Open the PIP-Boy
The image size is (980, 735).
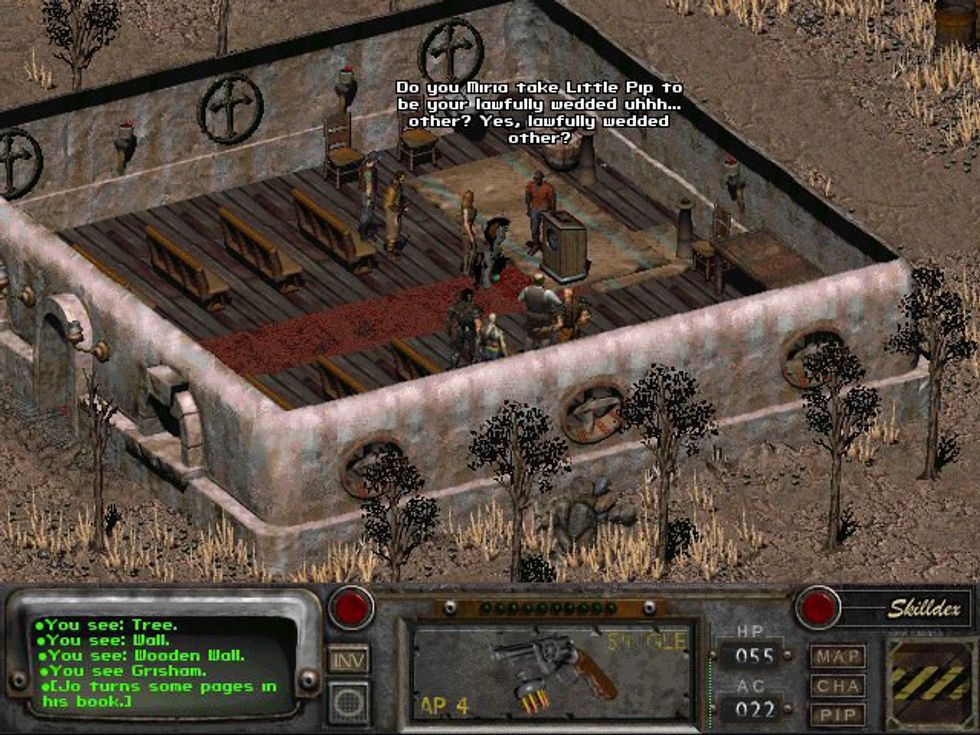click(837, 715)
